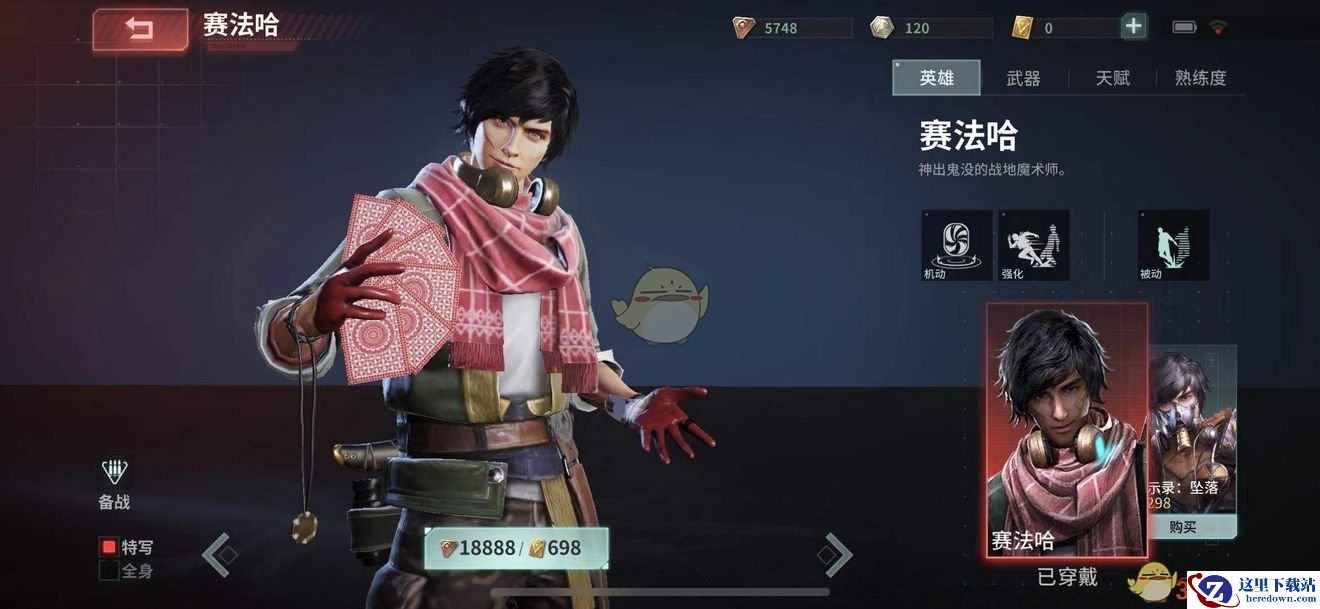Tick the 全身 full-body view checkbox
The height and width of the screenshot is (609, 1320).
coord(109,571)
